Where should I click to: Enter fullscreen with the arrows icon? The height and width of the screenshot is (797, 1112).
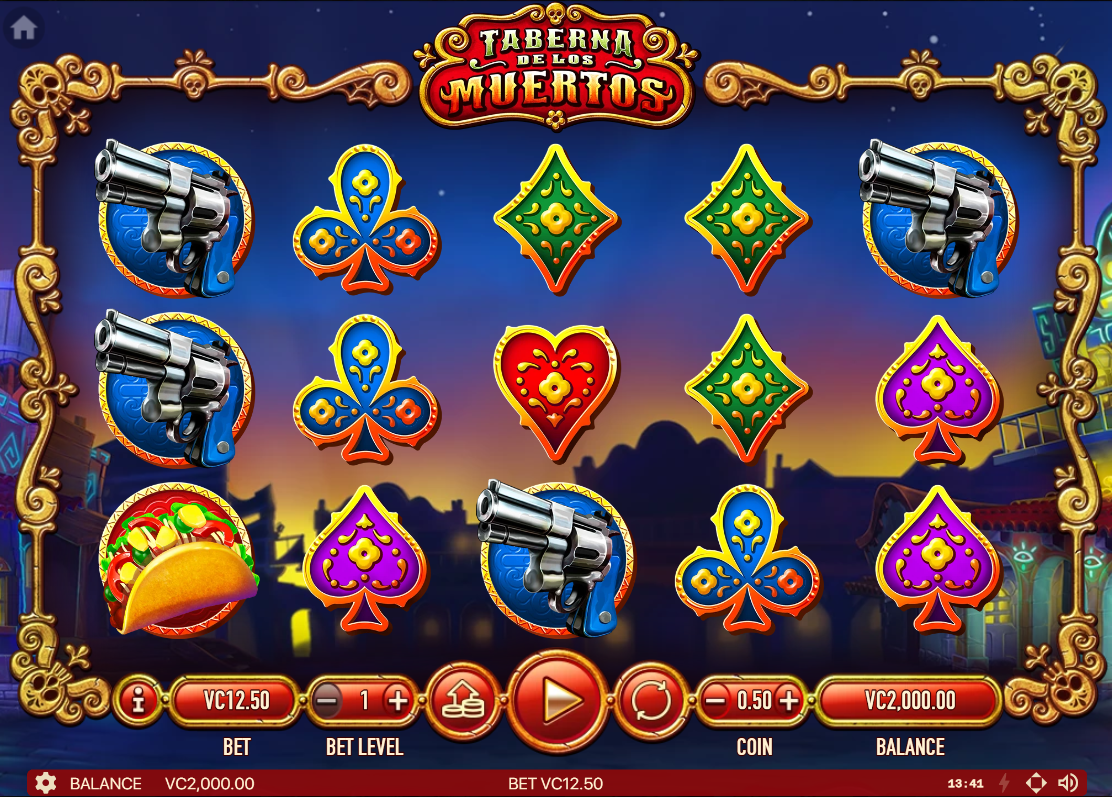[1036, 783]
